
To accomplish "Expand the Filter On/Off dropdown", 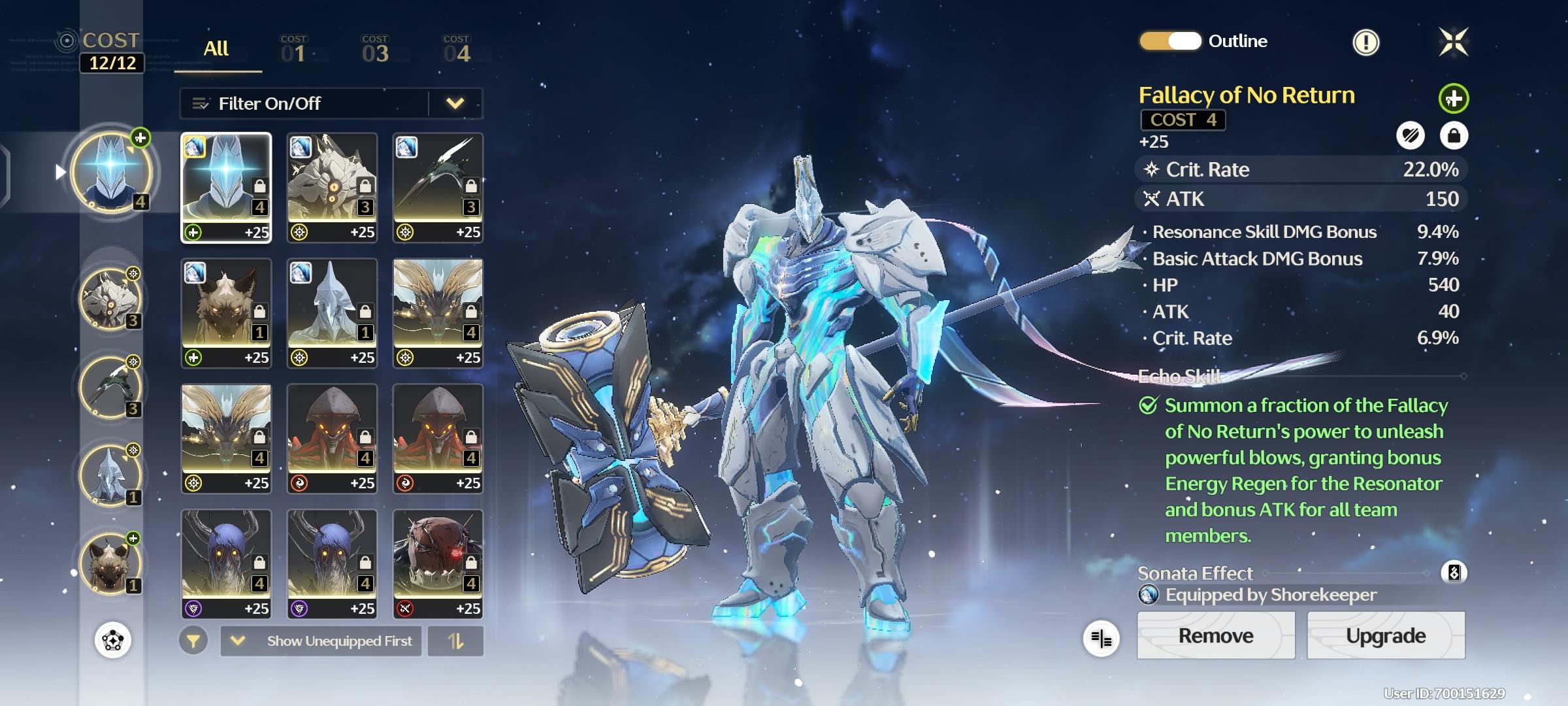I will [x=455, y=103].
